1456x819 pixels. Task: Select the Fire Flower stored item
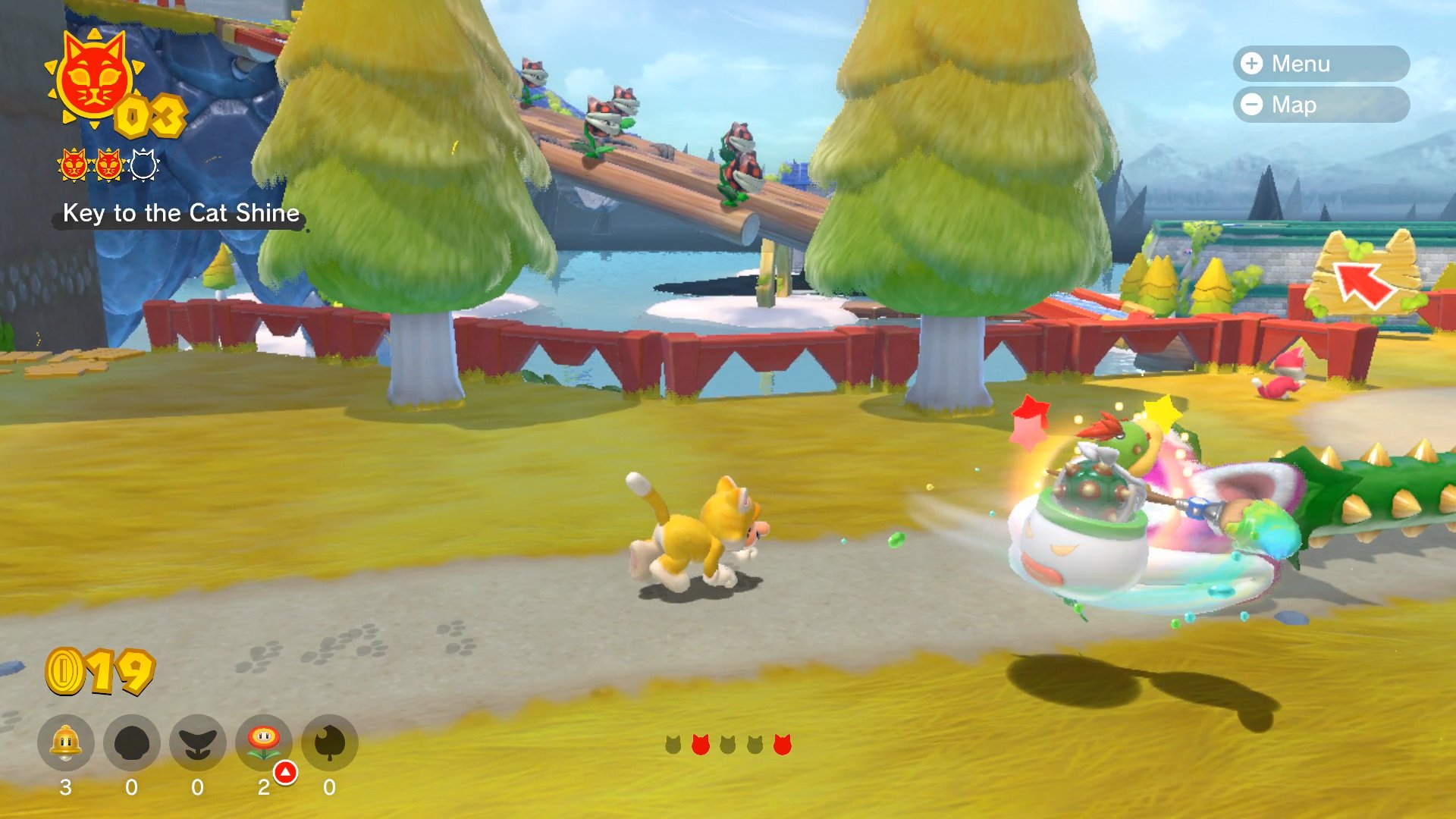coord(264,743)
